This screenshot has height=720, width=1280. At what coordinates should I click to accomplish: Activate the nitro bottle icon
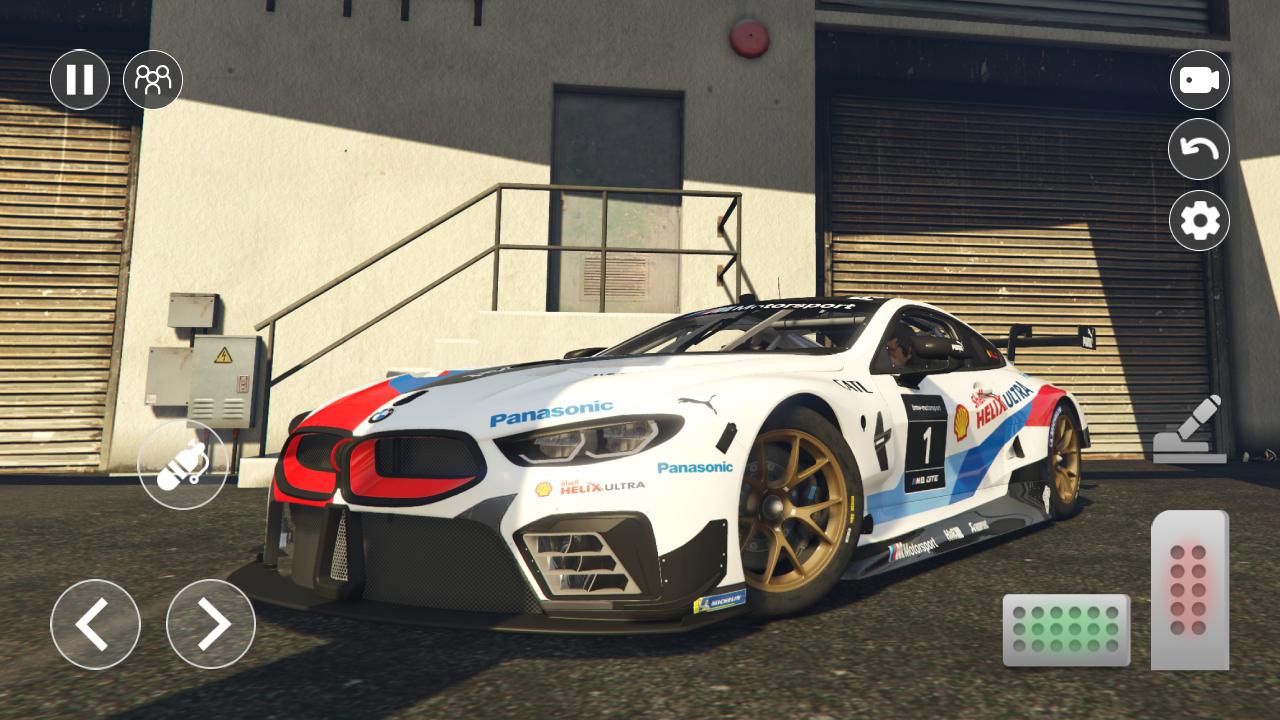click(x=183, y=464)
